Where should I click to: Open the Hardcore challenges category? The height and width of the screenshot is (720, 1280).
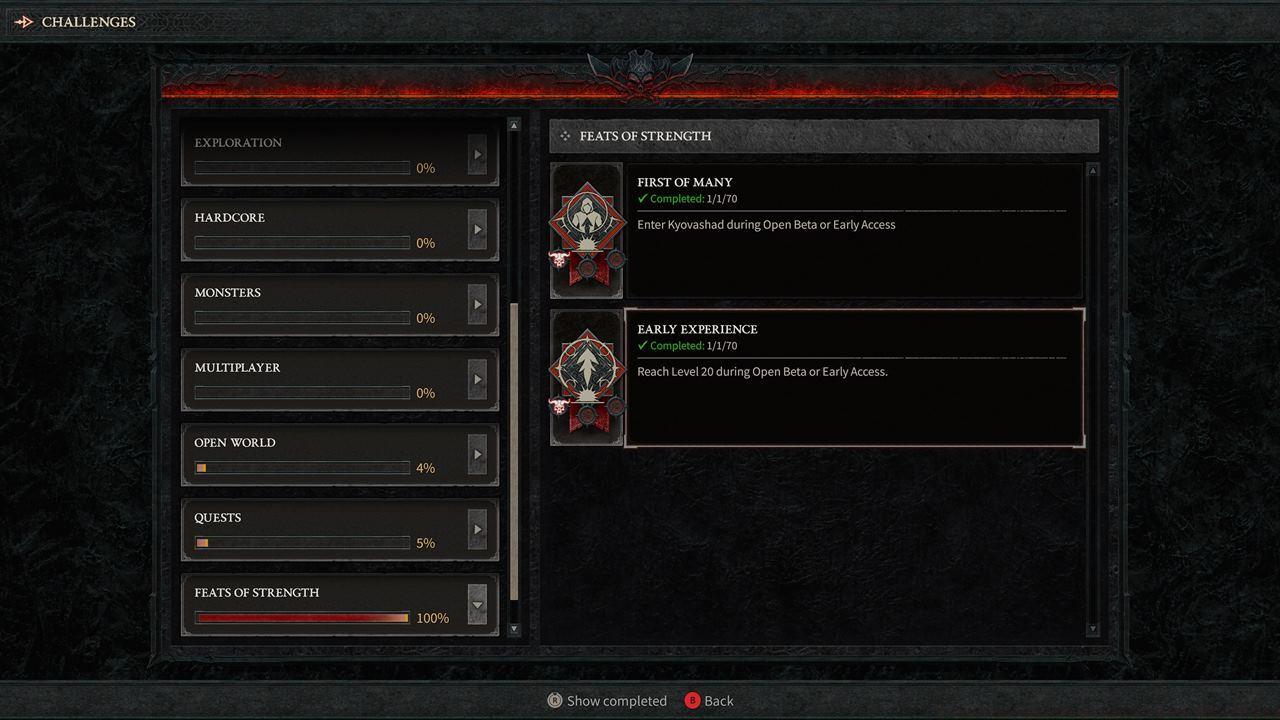pyautogui.click(x=320, y=229)
